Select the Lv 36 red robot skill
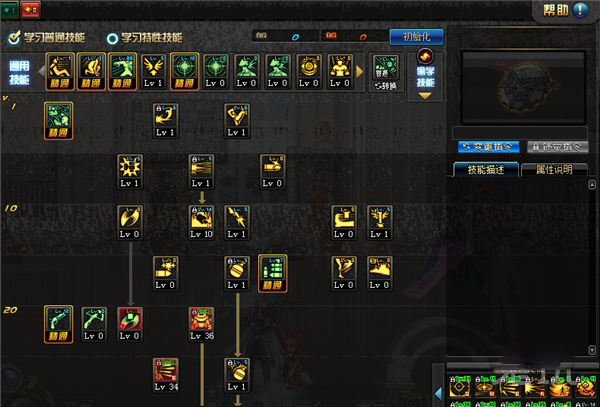The height and width of the screenshot is (407, 600). tap(202, 324)
